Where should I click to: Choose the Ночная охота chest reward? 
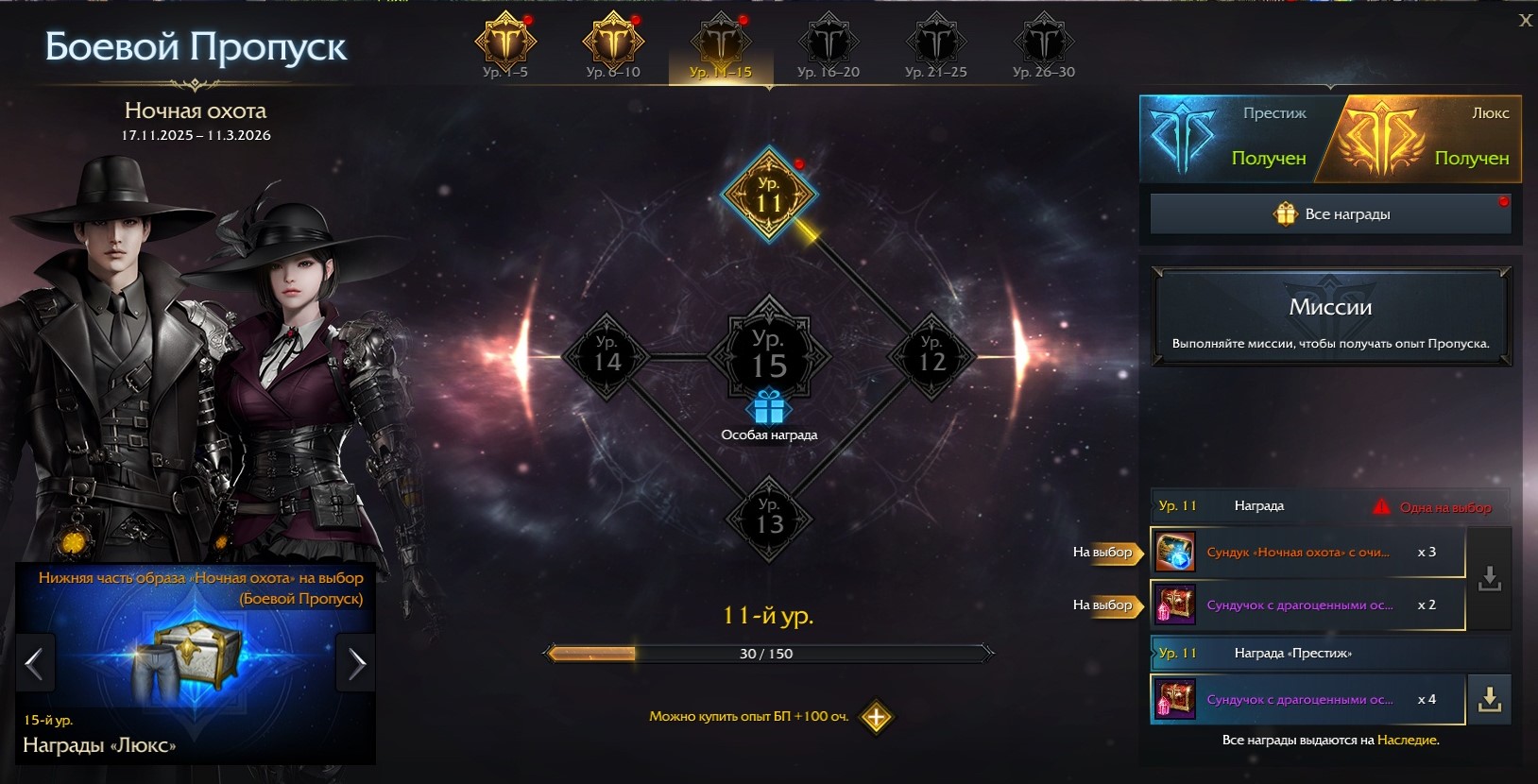point(1307,553)
